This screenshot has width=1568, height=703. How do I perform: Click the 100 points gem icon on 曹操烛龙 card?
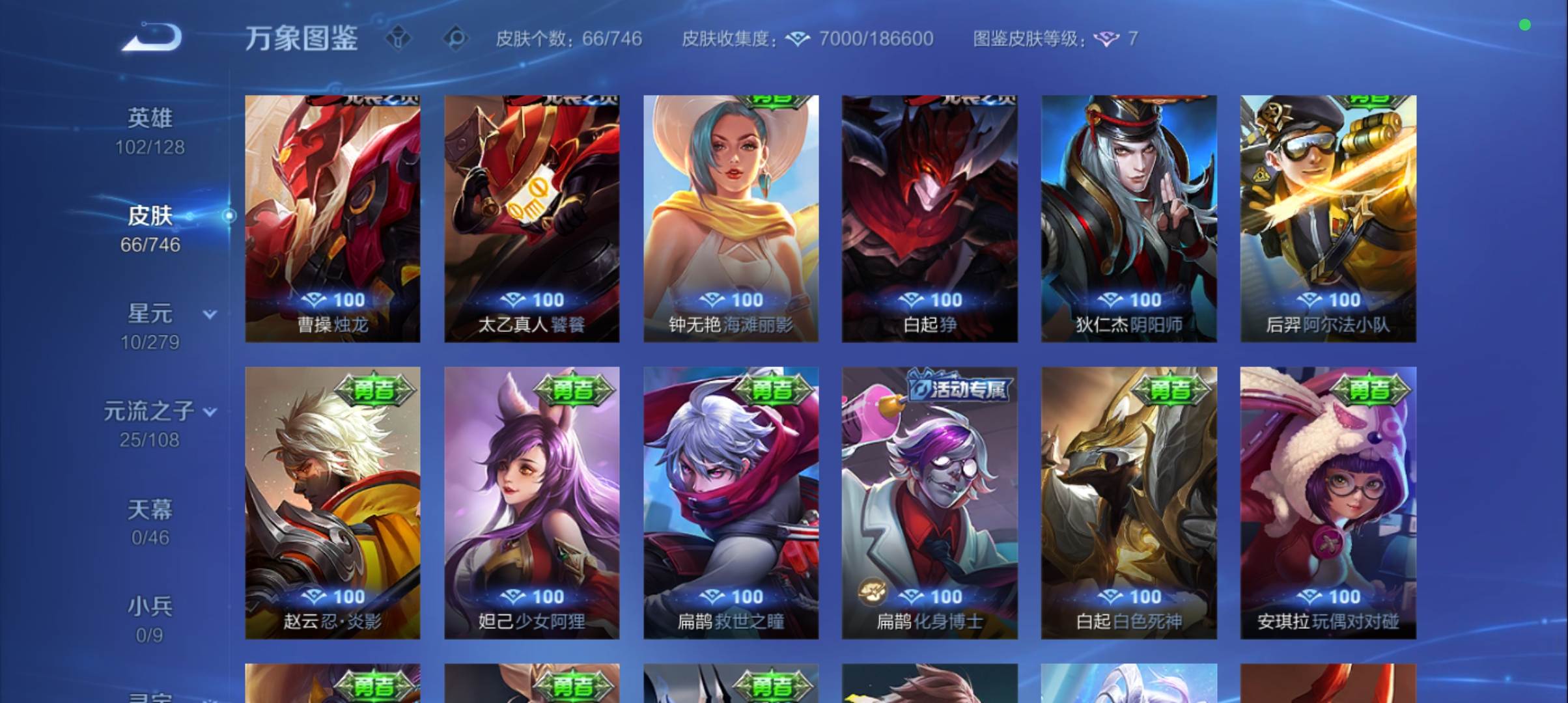[x=315, y=299]
